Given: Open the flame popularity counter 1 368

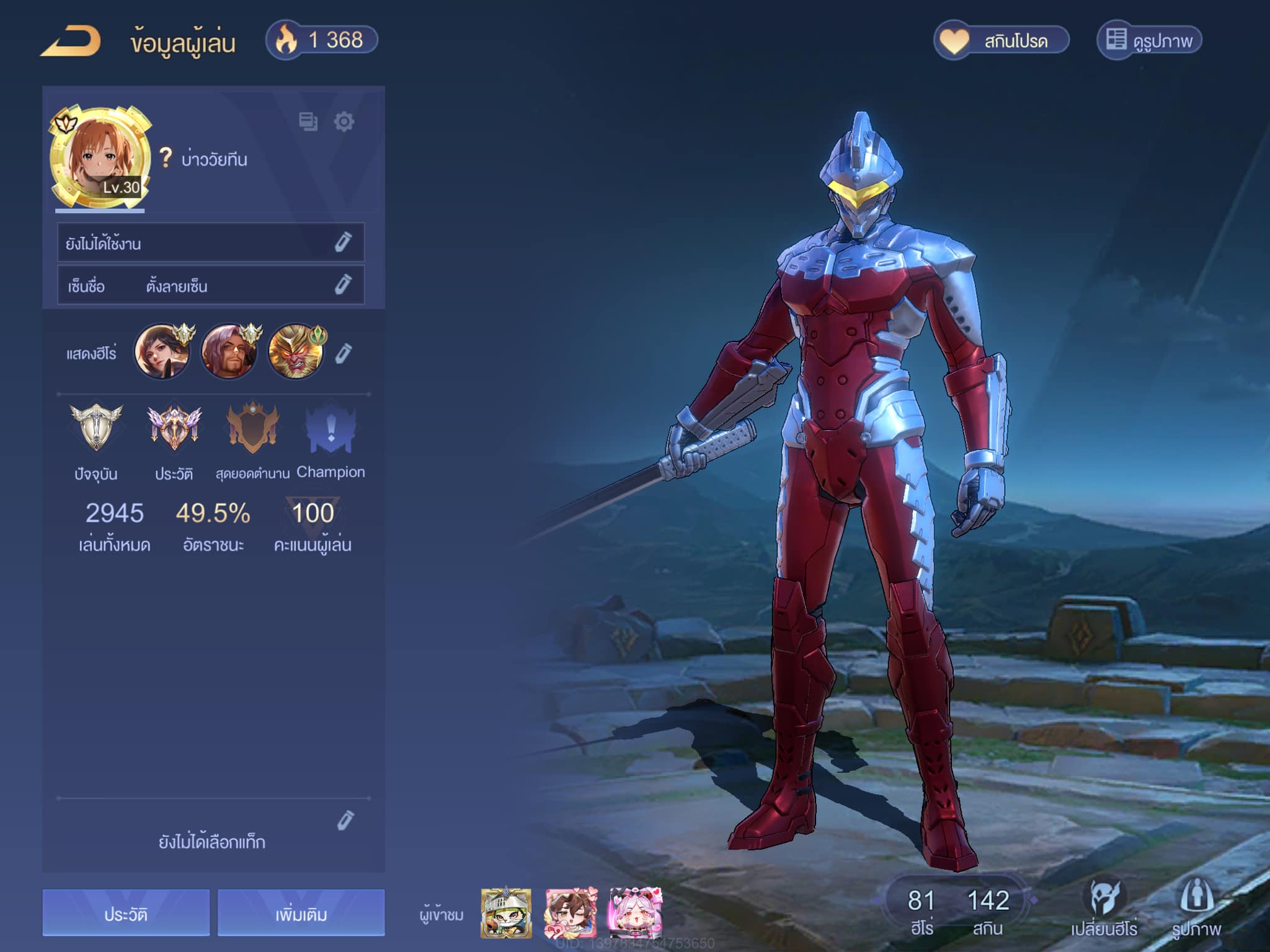Looking at the screenshot, I should (322, 41).
